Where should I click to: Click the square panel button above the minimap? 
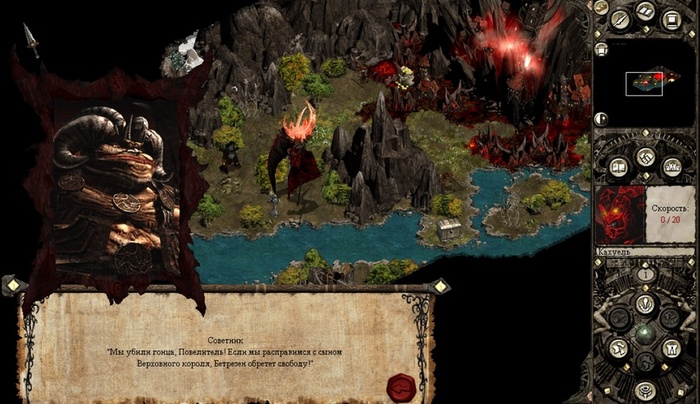click(673, 18)
